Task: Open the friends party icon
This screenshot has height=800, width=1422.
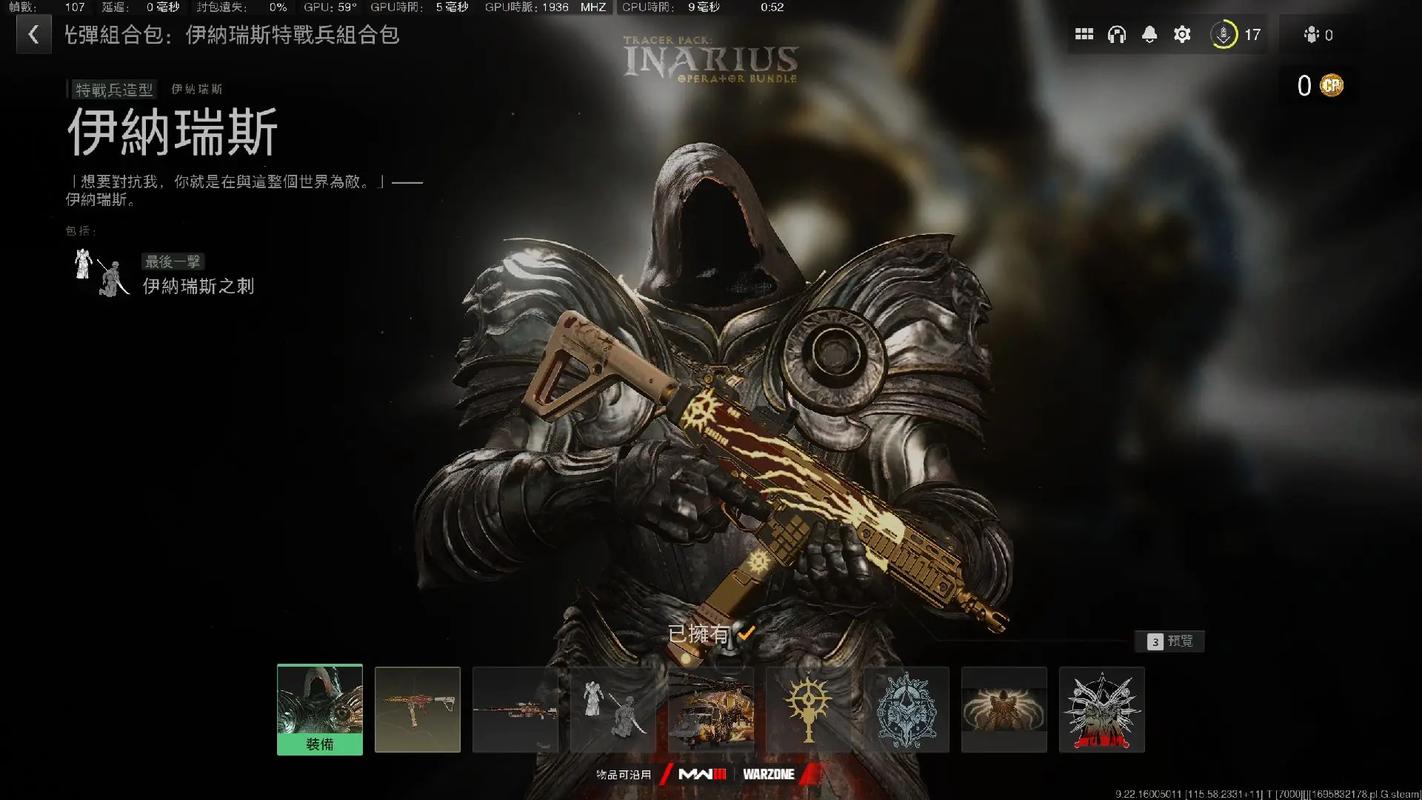Action: point(1318,35)
